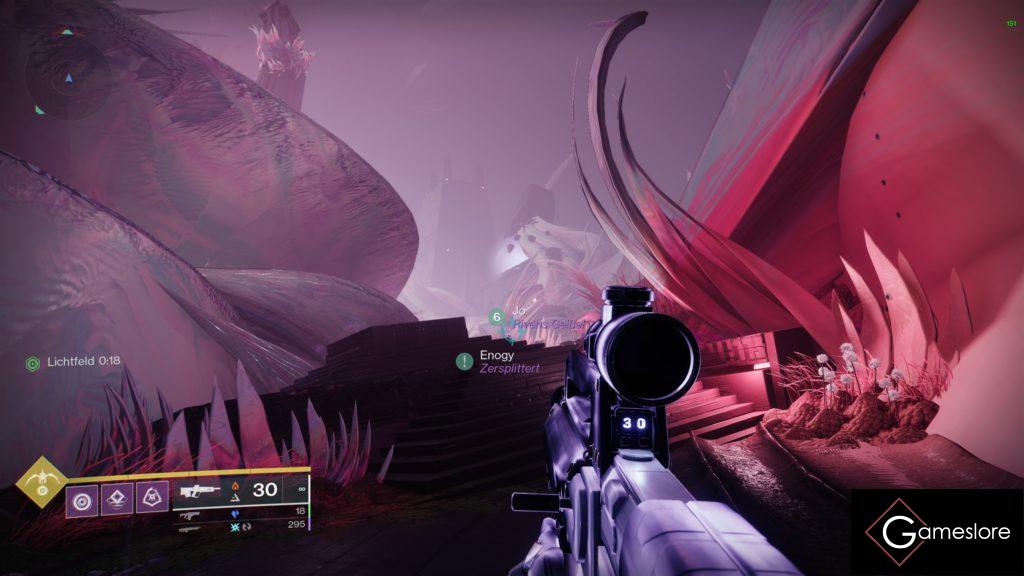Choose the third weapon with 295 ammo
Screen dimensions: 1024x576
click(x=190, y=526)
